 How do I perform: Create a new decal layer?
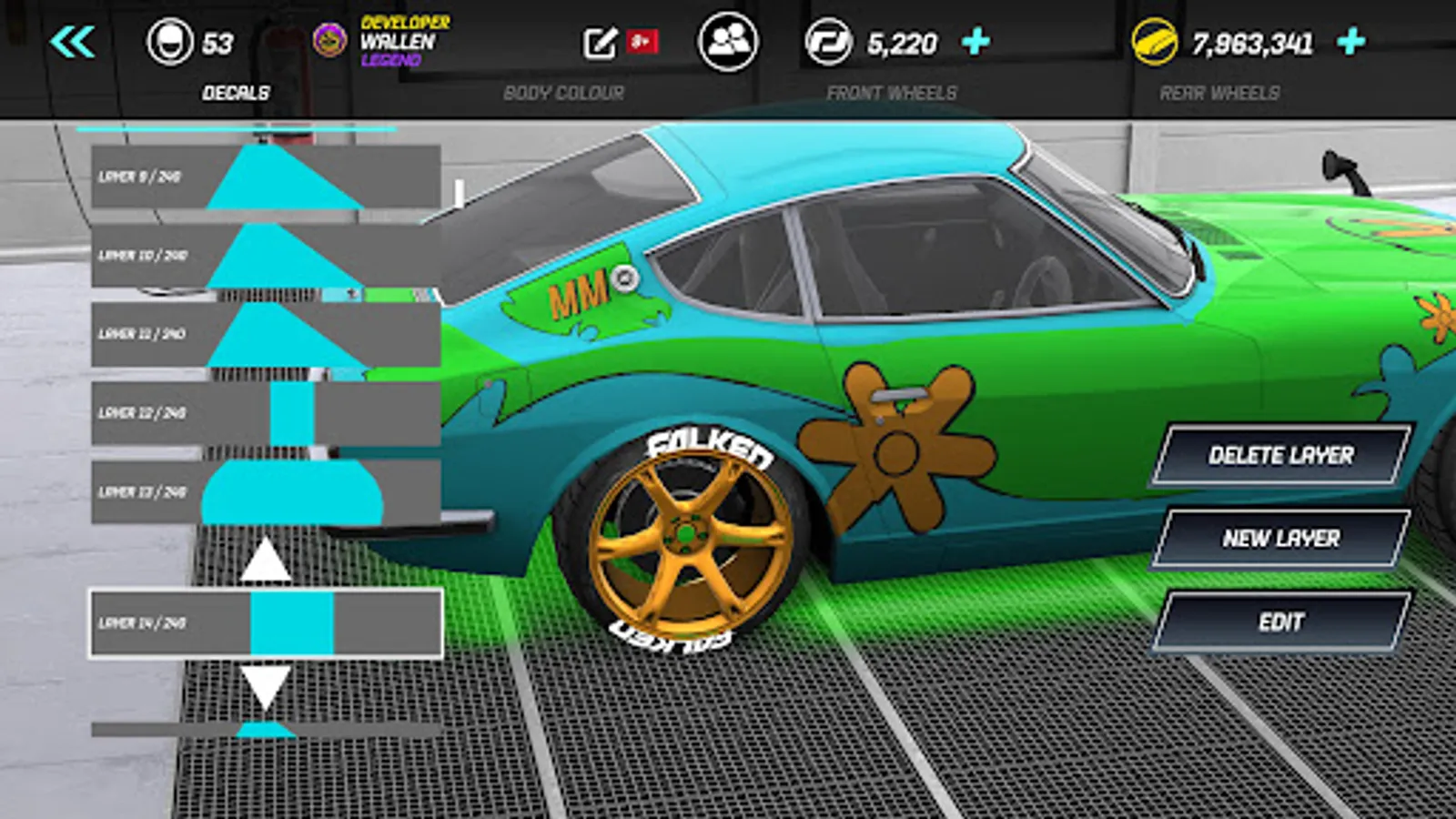[x=1280, y=539]
